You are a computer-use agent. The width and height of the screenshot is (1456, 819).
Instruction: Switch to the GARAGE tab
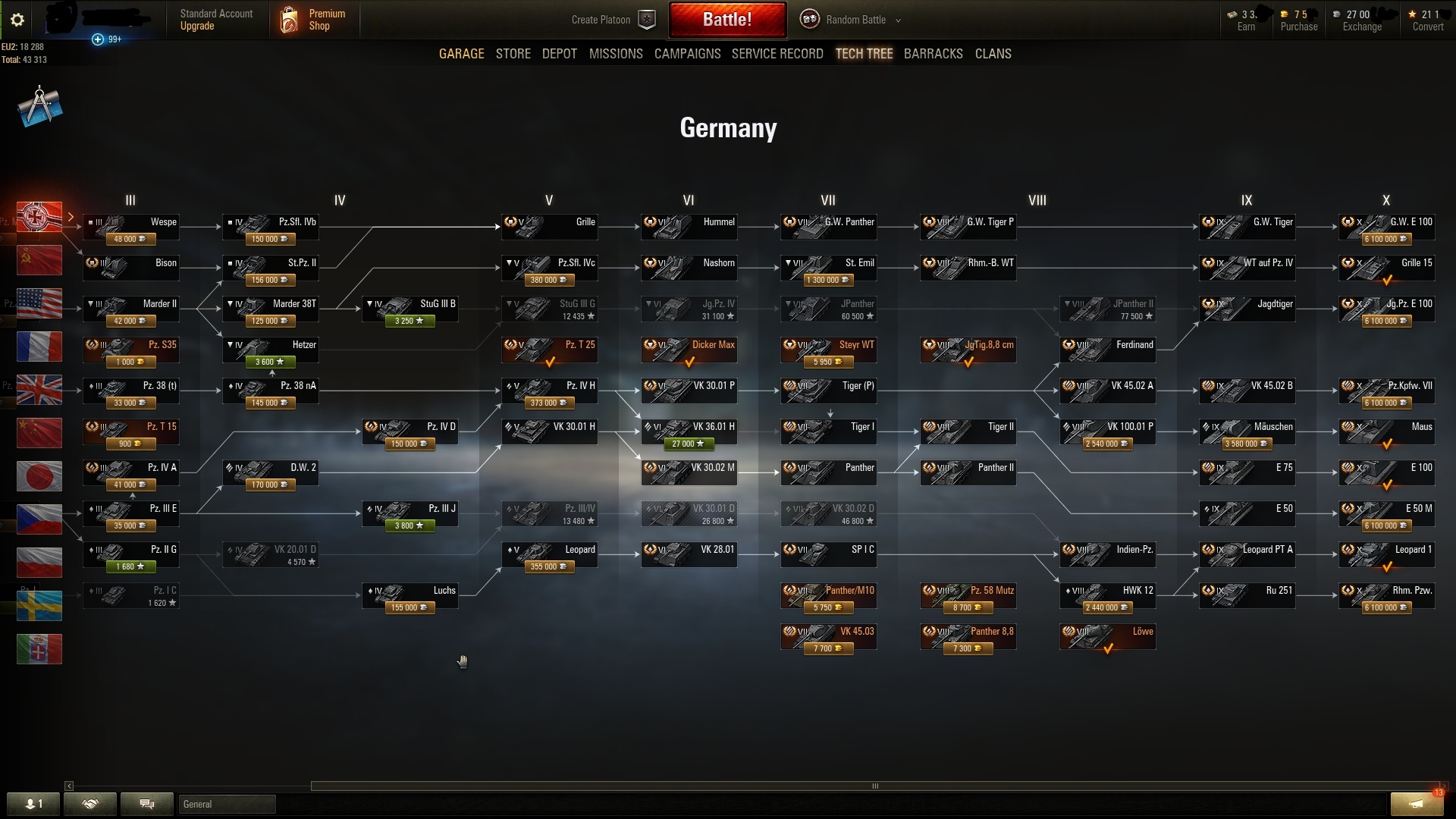461,53
